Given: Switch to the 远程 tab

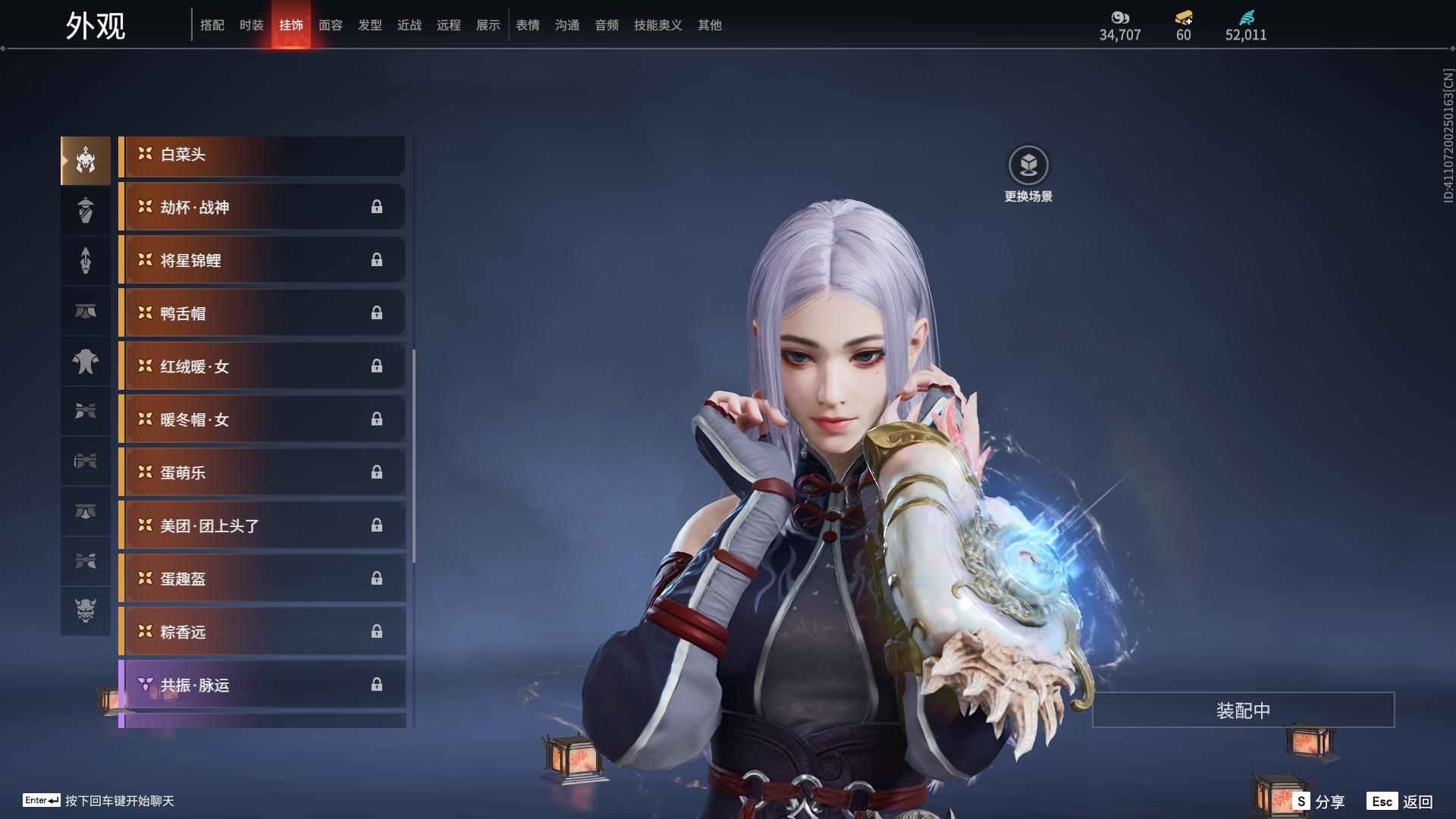Looking at the screenshot, I should pyautogui.click(x=449, y=25).
